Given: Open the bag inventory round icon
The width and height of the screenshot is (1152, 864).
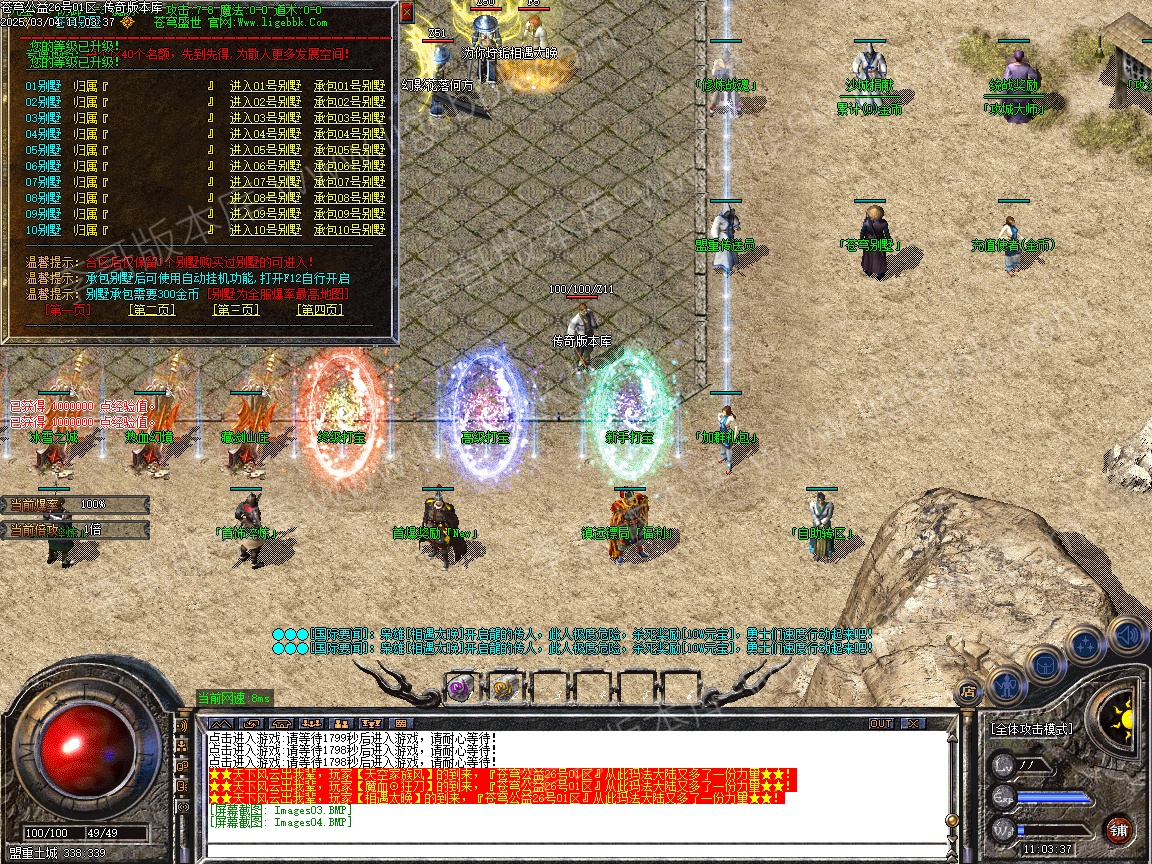Looking at the screenshot, I should [x=1044, y=663].
